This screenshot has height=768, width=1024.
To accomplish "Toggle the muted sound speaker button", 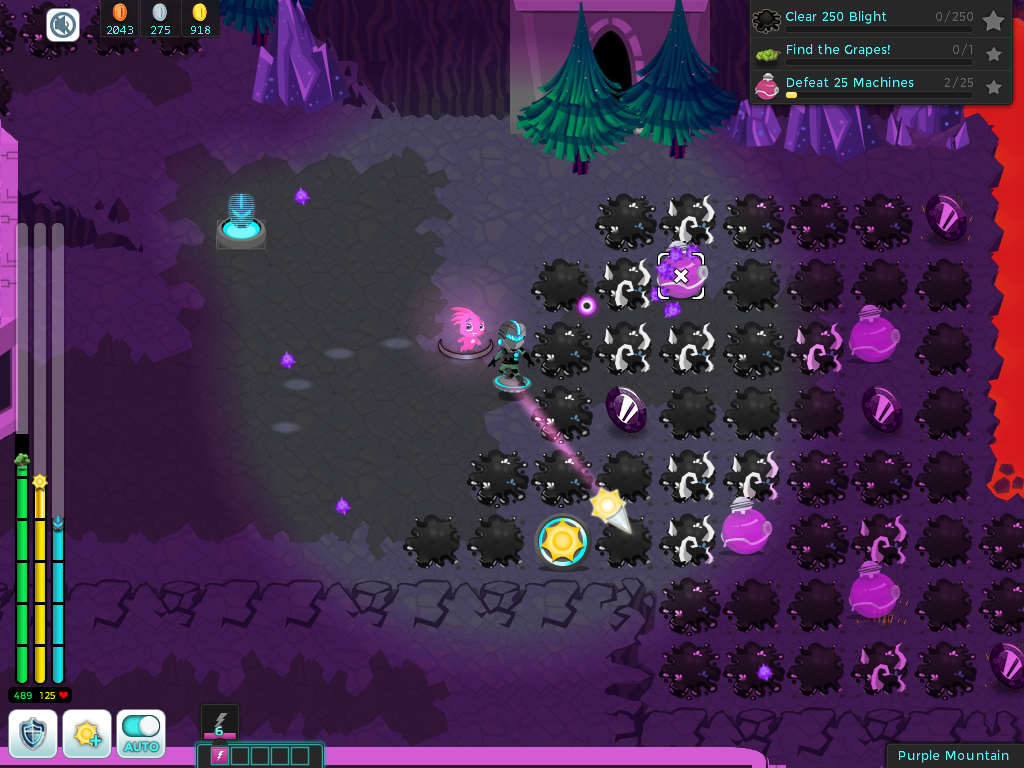I will pyautogui.click(x=63, y=24).
